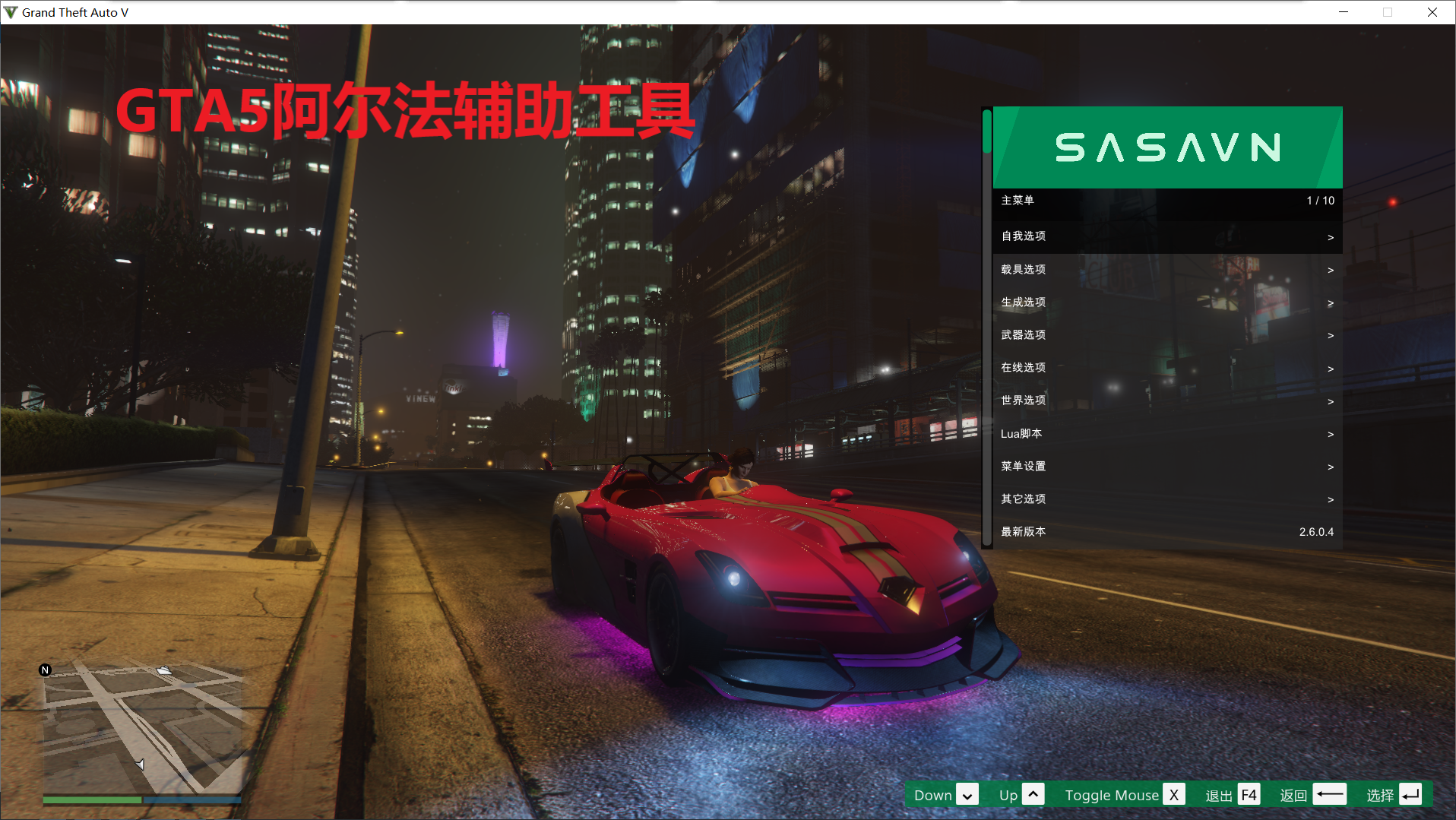Toggle mouse control via Toggle Mouse
1456x820 pixels.
click(x=1111, y=794)
